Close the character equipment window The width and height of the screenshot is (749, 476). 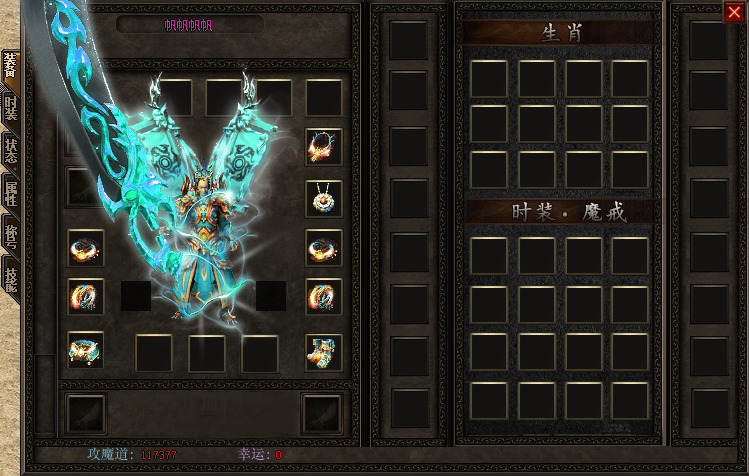733,12
